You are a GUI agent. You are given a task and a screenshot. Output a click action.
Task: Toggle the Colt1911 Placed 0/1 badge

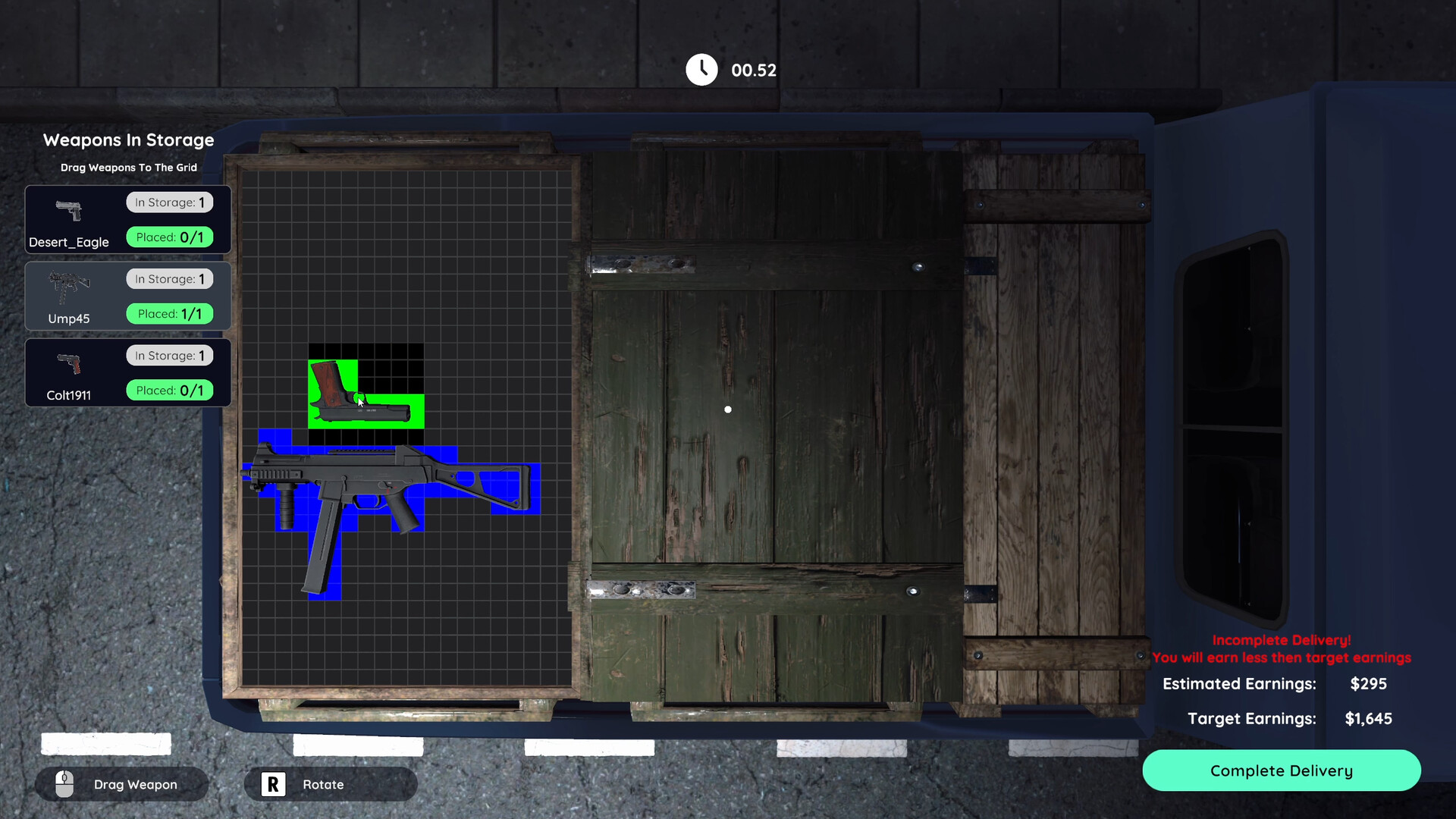tap(169, 390)
